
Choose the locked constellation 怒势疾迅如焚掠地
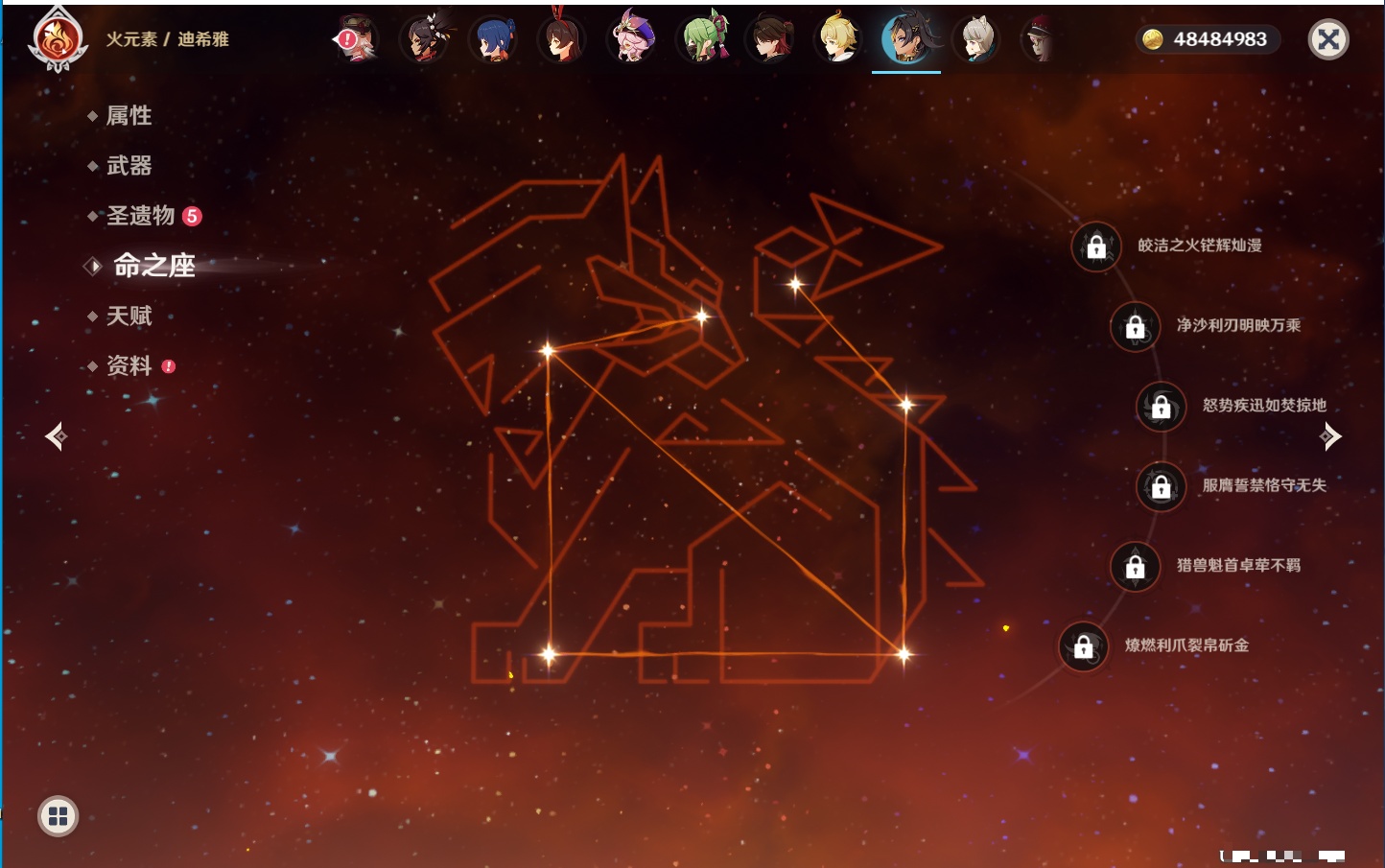pos(1162,406)
